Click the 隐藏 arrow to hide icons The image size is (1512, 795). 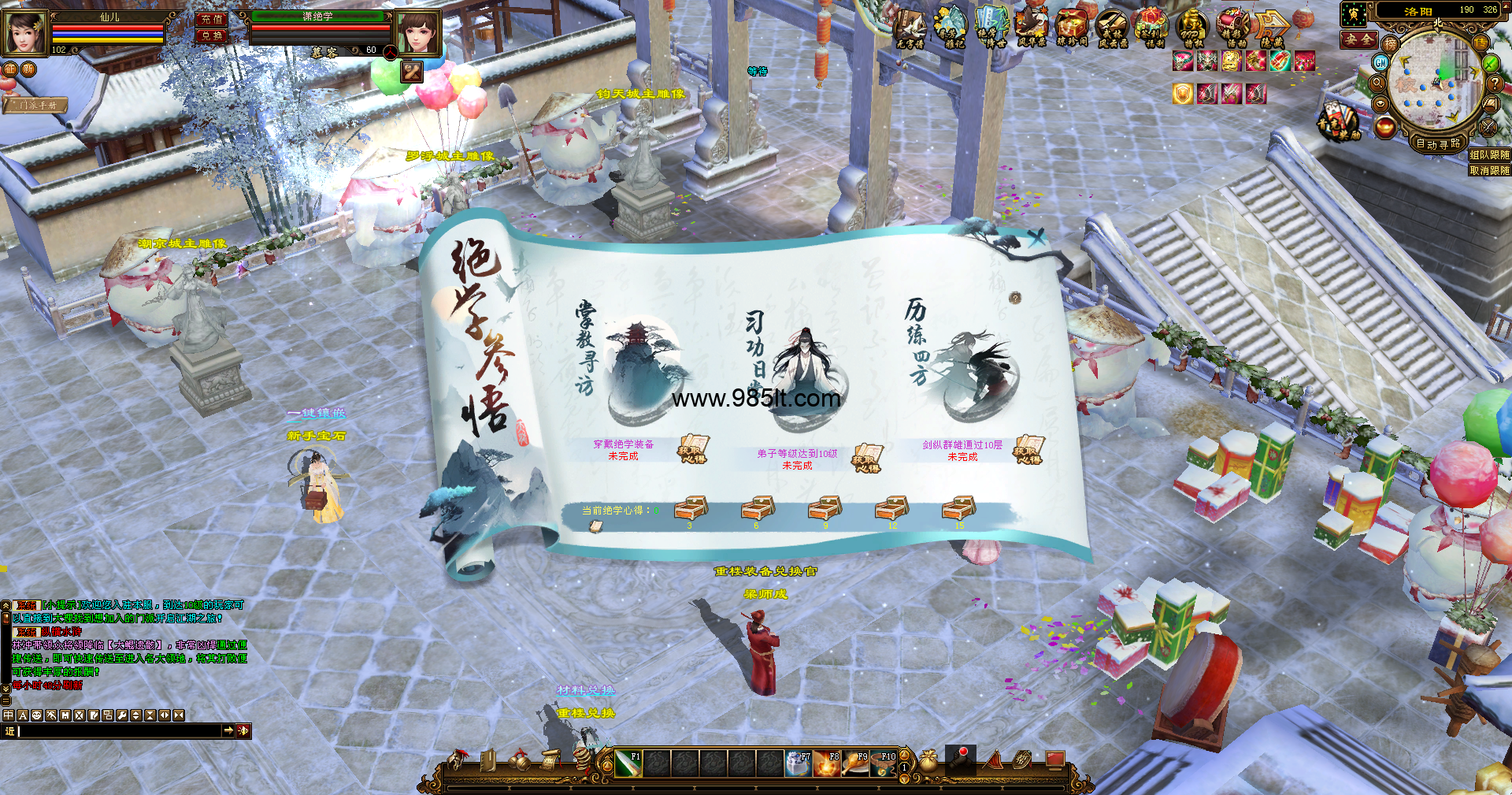point(1271,29)
